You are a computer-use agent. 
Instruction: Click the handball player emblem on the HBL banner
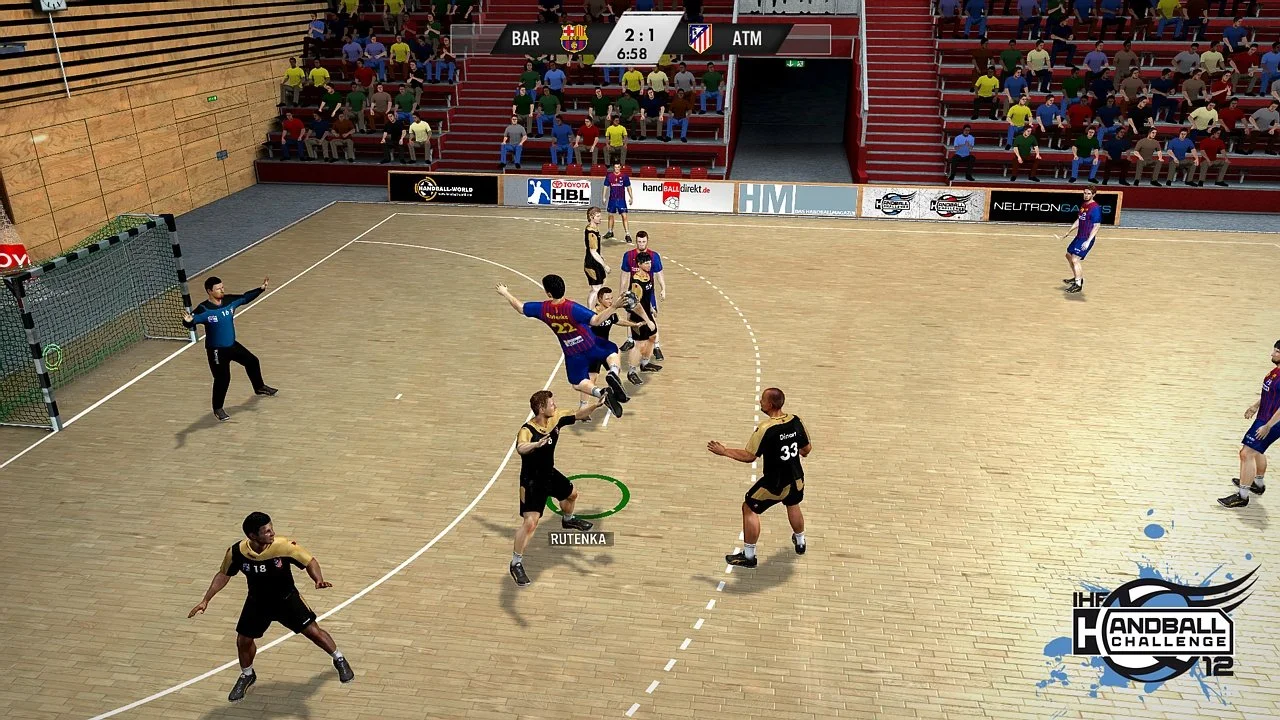coord(539,192)
